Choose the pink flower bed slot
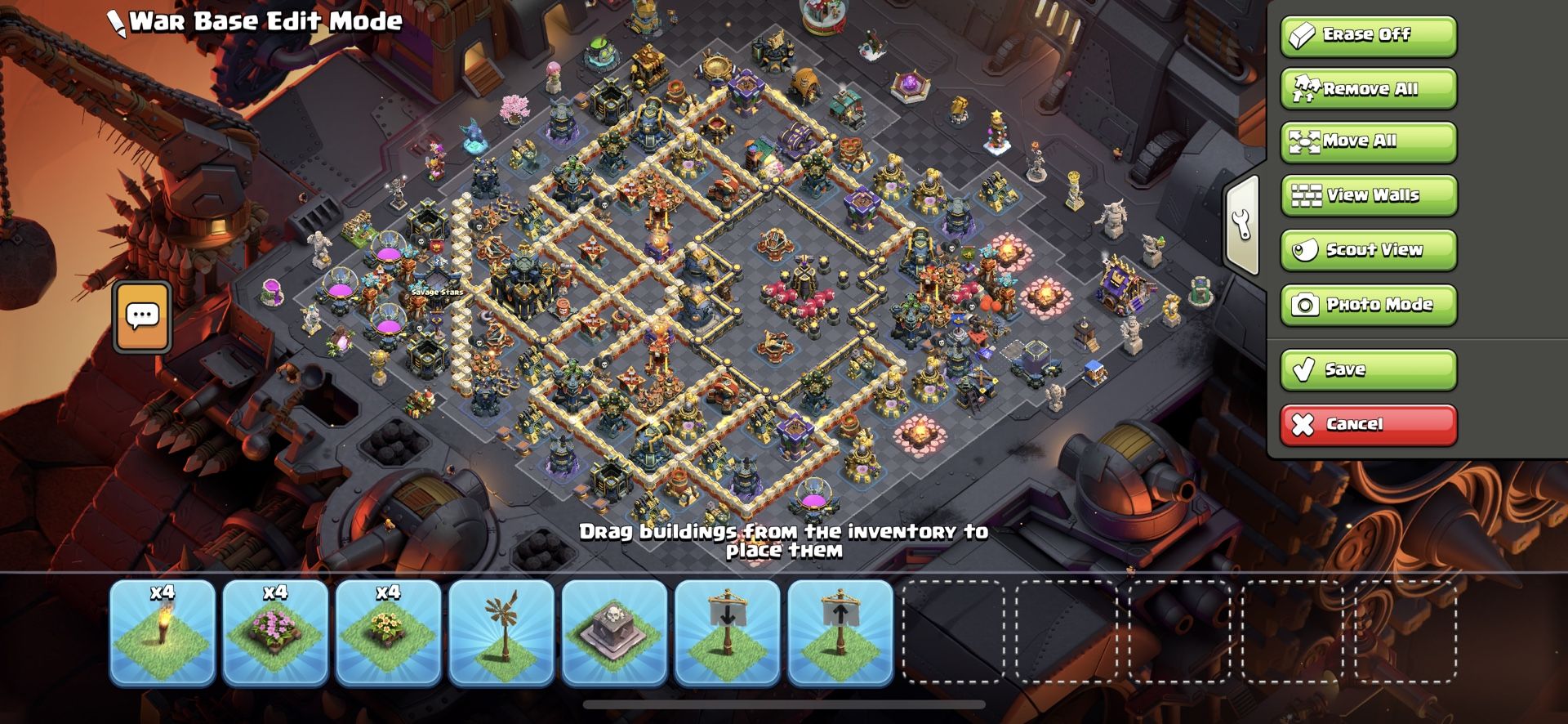This screenshot has height=724, width=1568. [x=275, y=632]
